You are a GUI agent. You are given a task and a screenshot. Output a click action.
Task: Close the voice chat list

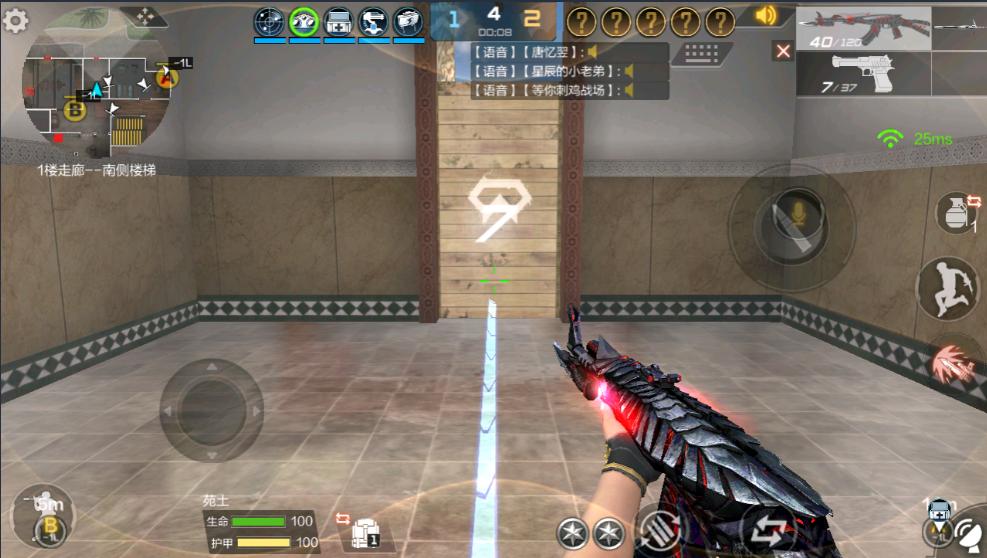[783, 51]
